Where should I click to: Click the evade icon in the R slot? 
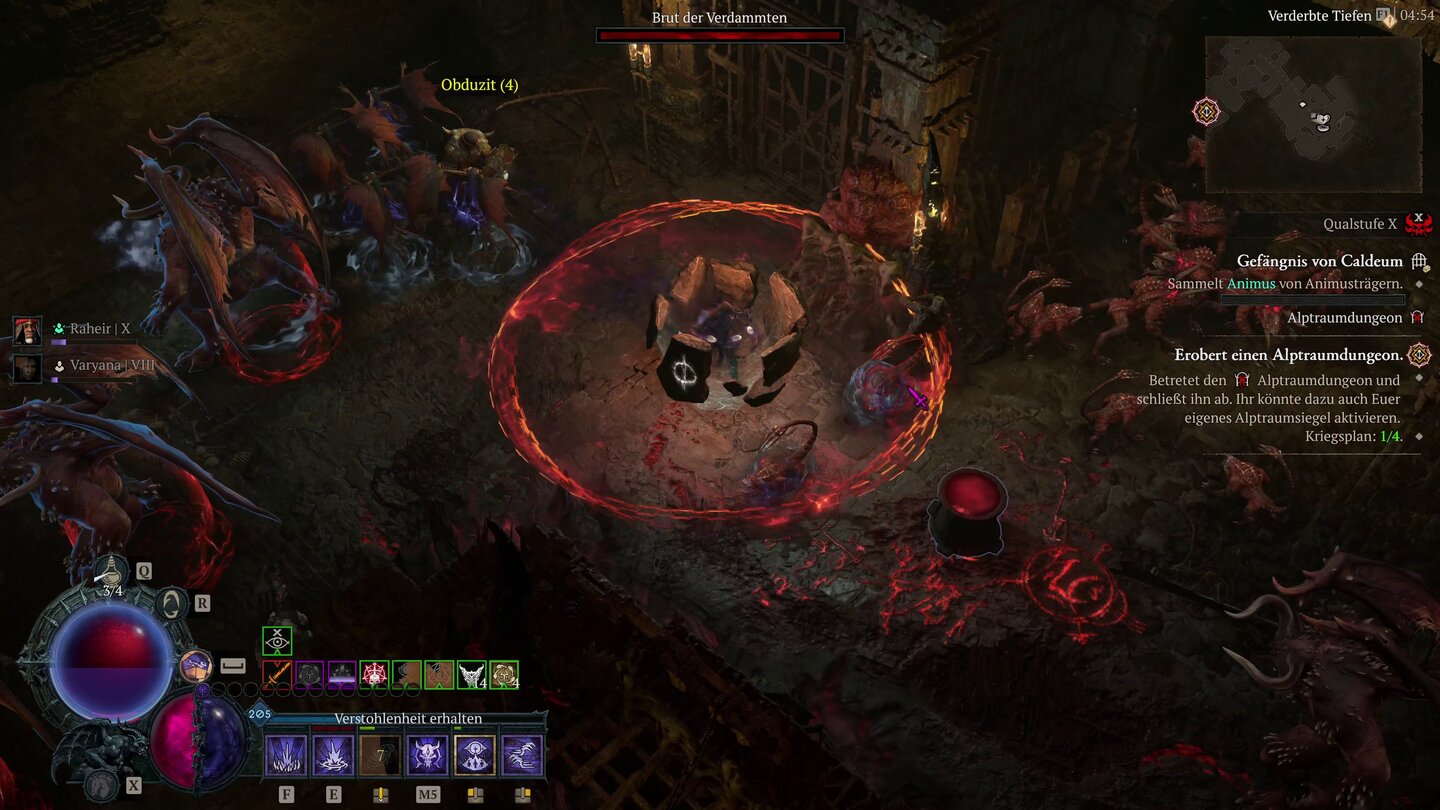(170, 602)
